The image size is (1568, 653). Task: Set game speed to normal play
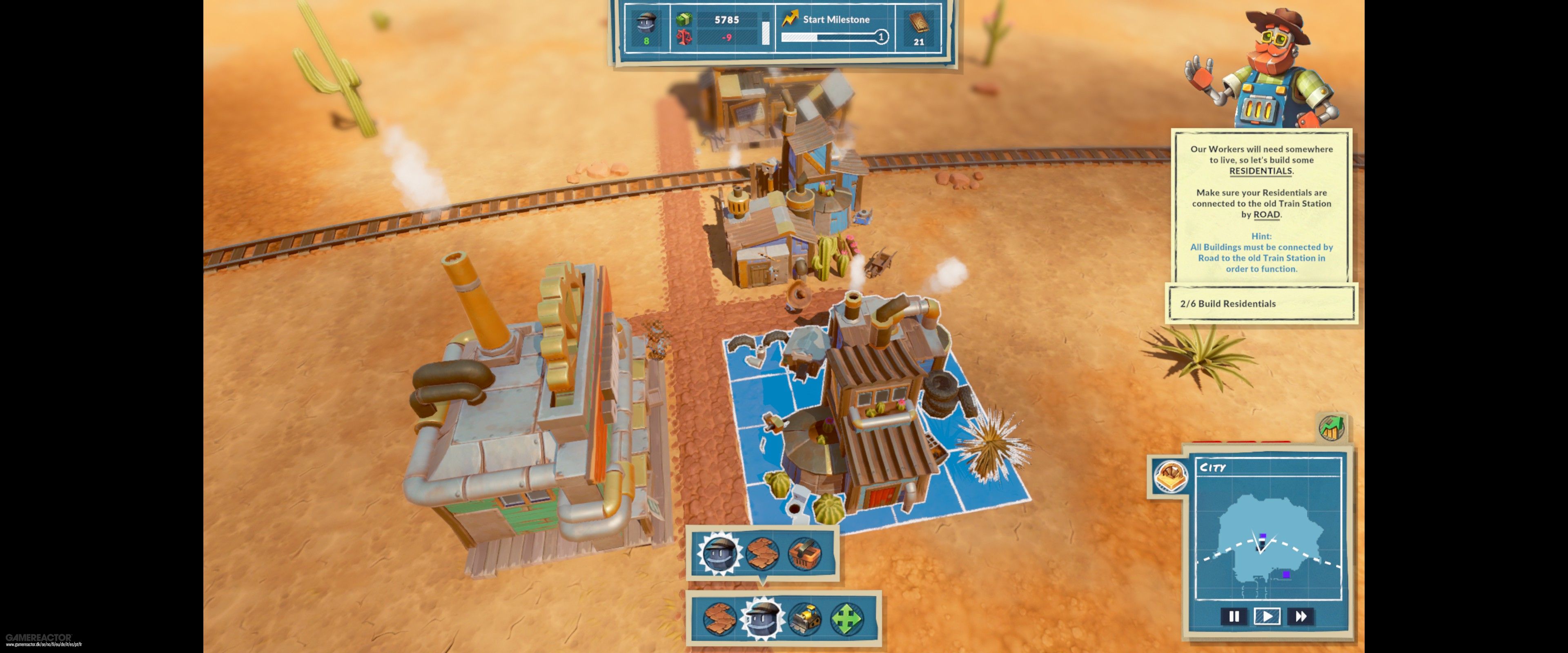(1267, 617)
